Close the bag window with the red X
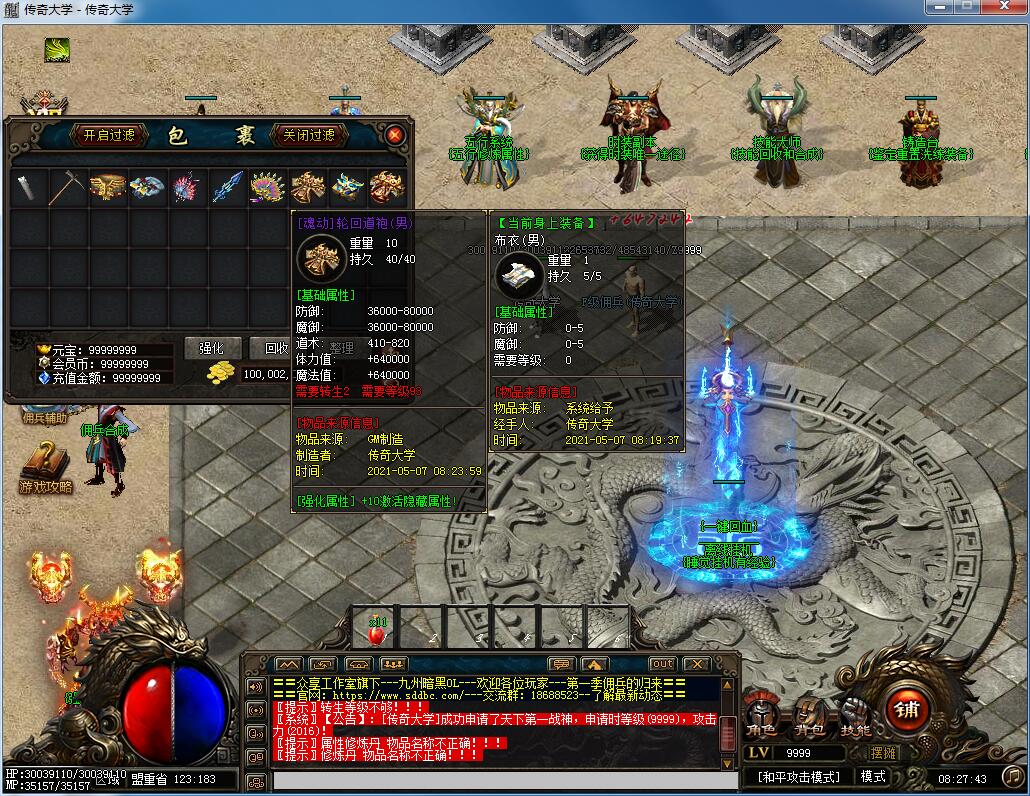This screenshot has height=796, width=1030. point(395,135)
